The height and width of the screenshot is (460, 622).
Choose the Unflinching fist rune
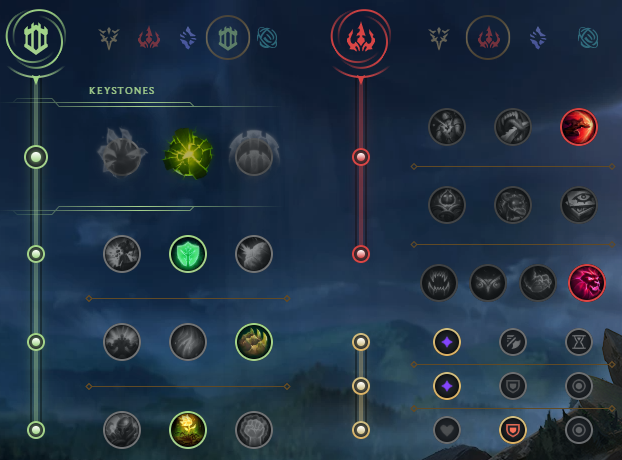[x=254, y=430]
